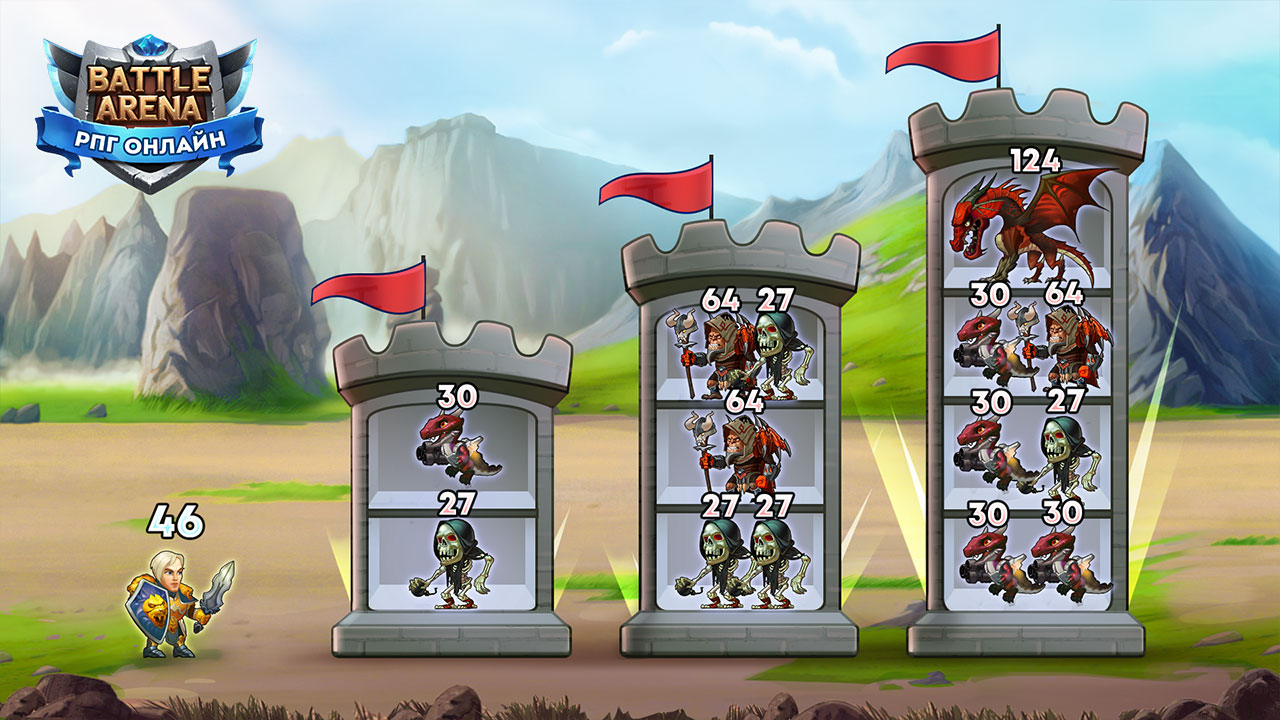Select the 64 orc and 27 skeleton room
This screenshot has width=1280, height=720.
[740, 352]
